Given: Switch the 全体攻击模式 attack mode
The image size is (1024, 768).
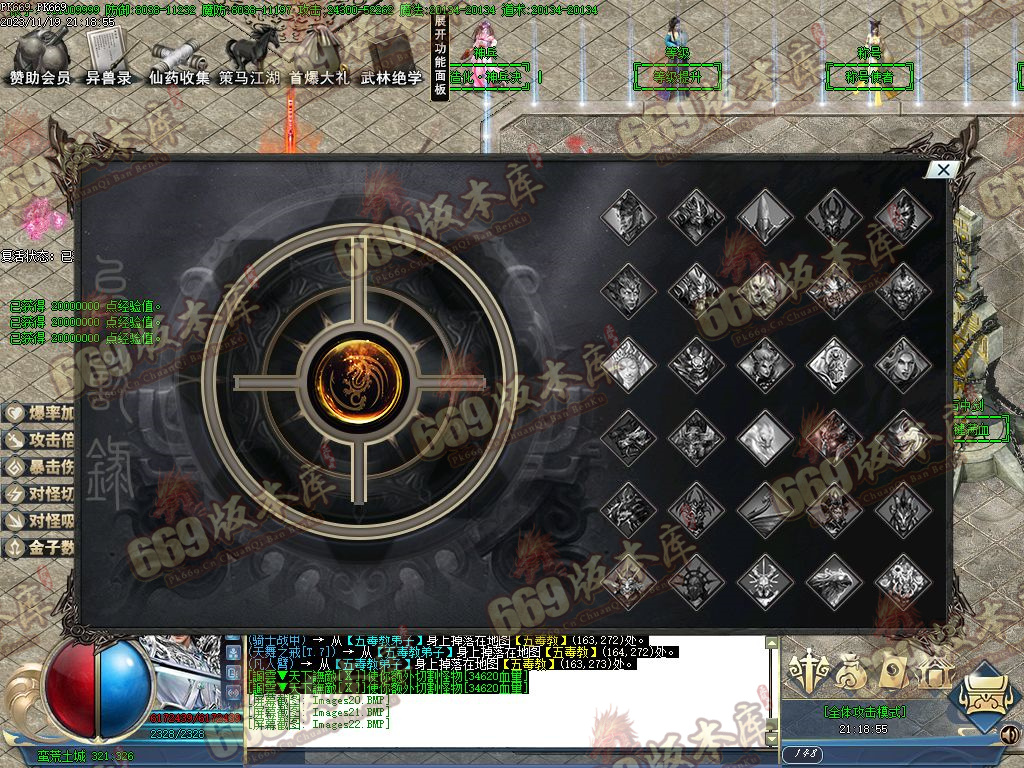Looking at the screenshot, I should click(865, 712).
